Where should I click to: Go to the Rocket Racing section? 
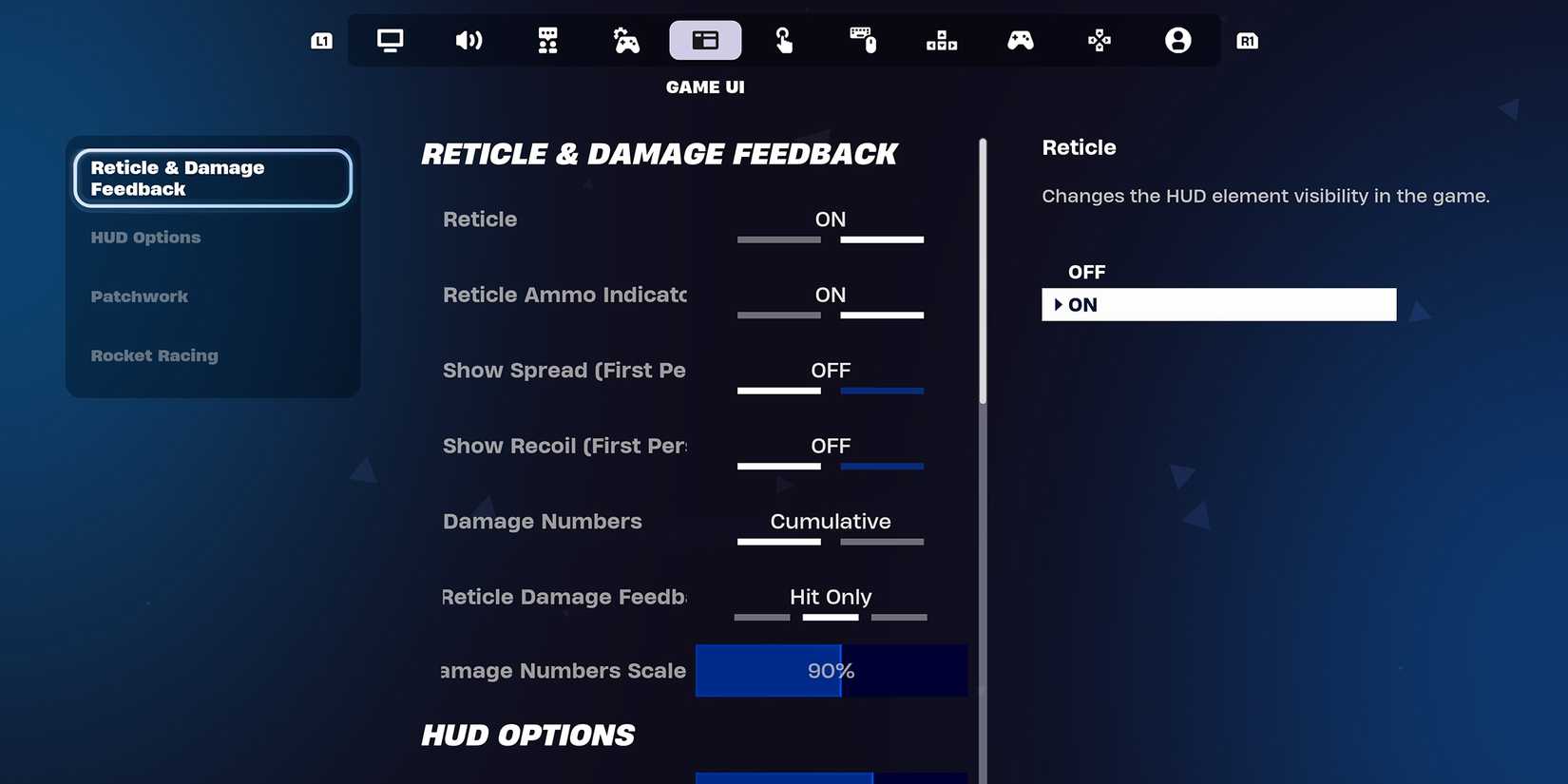(x=154, y=355)
